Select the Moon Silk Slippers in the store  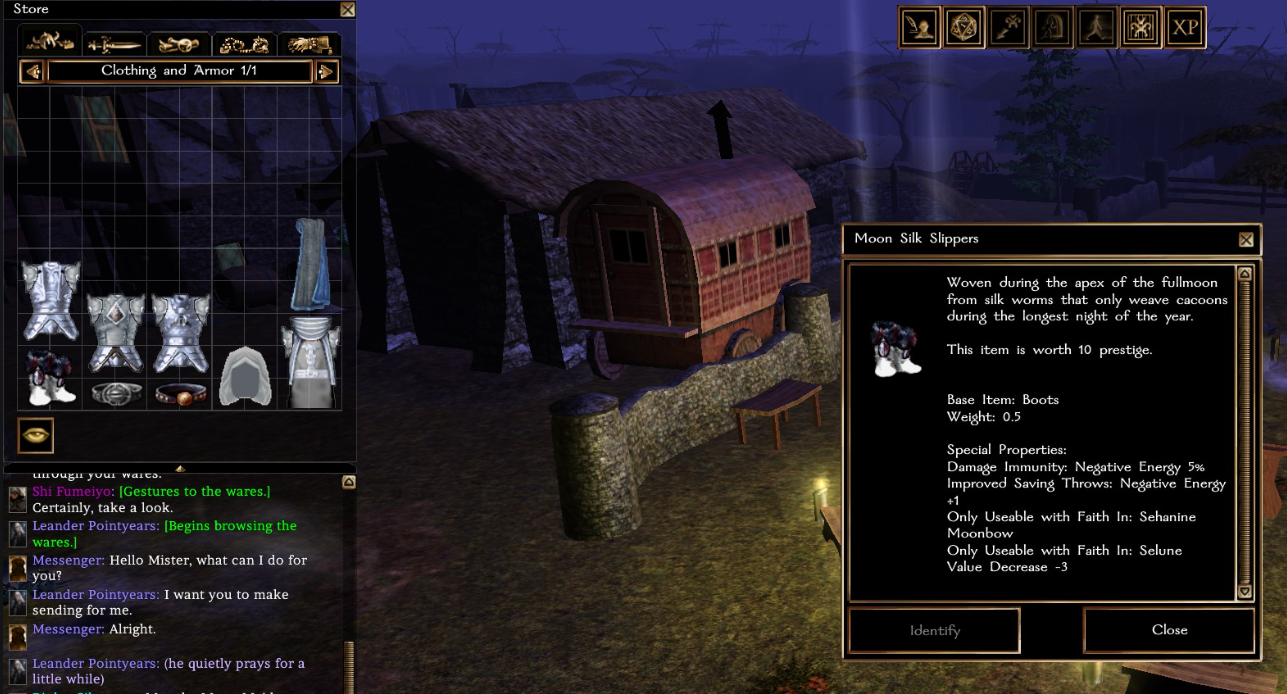[49, 377]
